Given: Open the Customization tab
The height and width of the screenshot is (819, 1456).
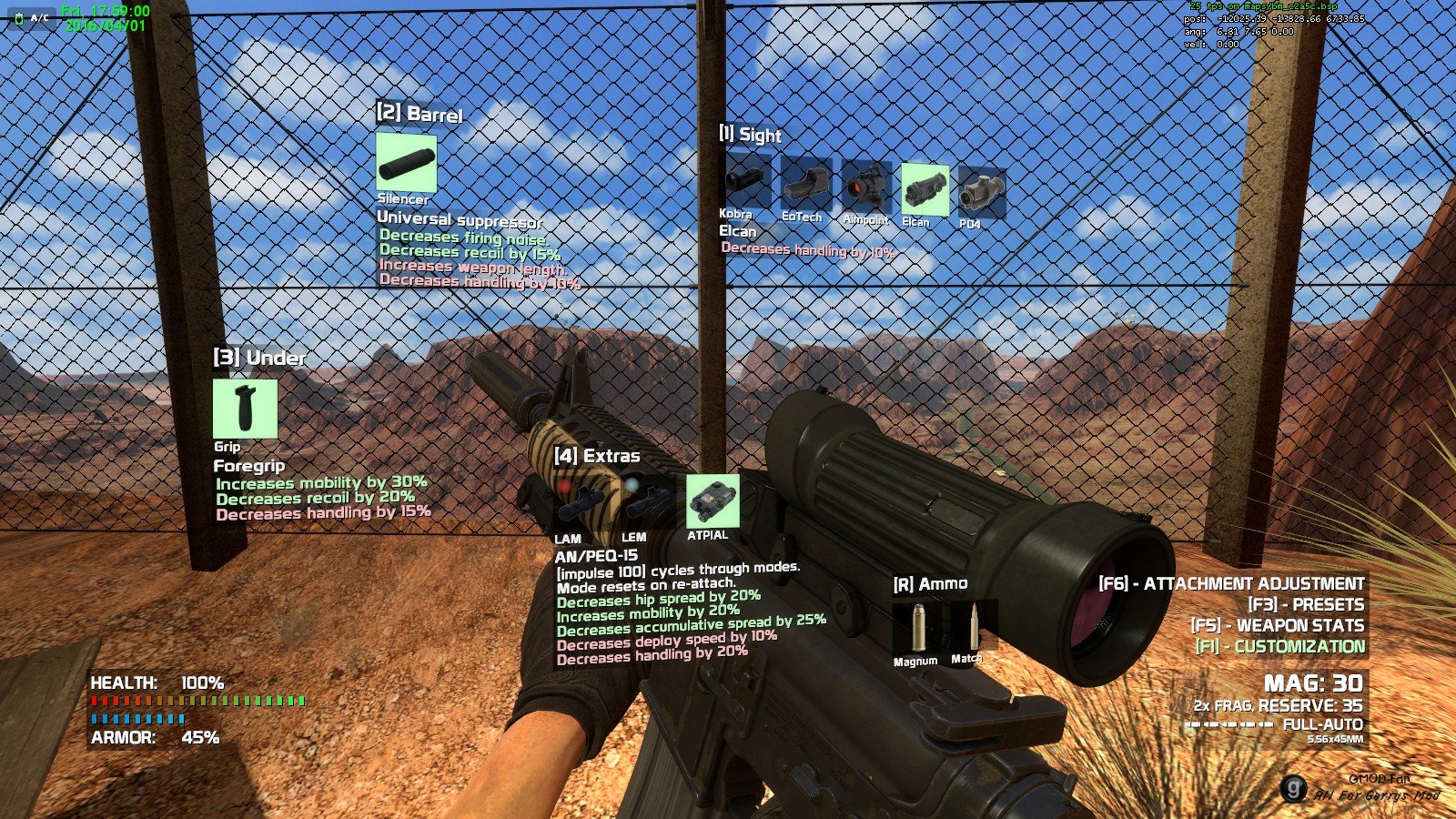Looking at the screenshot, I should pyautogui.click(x=1279, y=647).
